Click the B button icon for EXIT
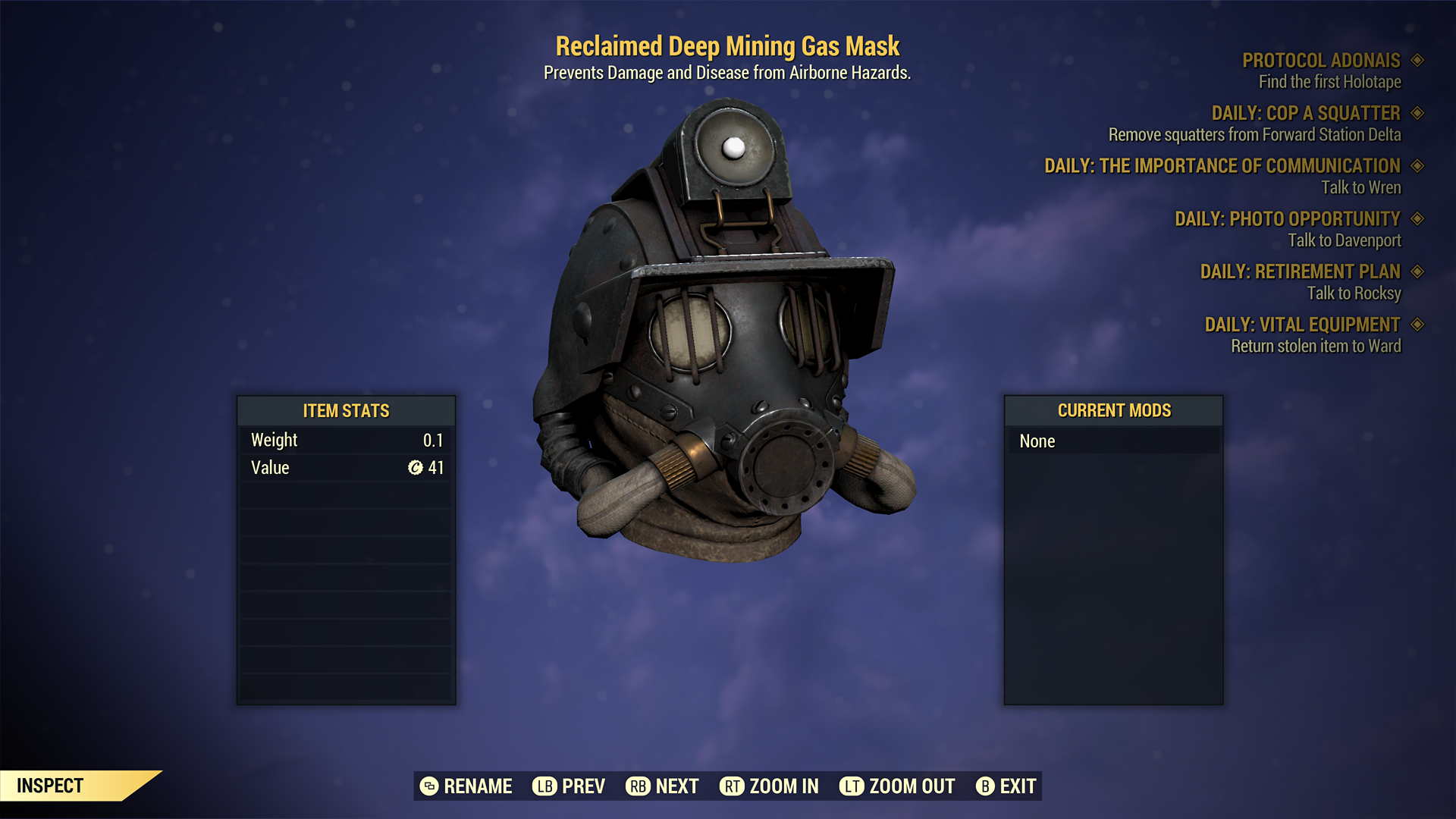The width and height of the screenshot is (1456, 819). (986, 786)
